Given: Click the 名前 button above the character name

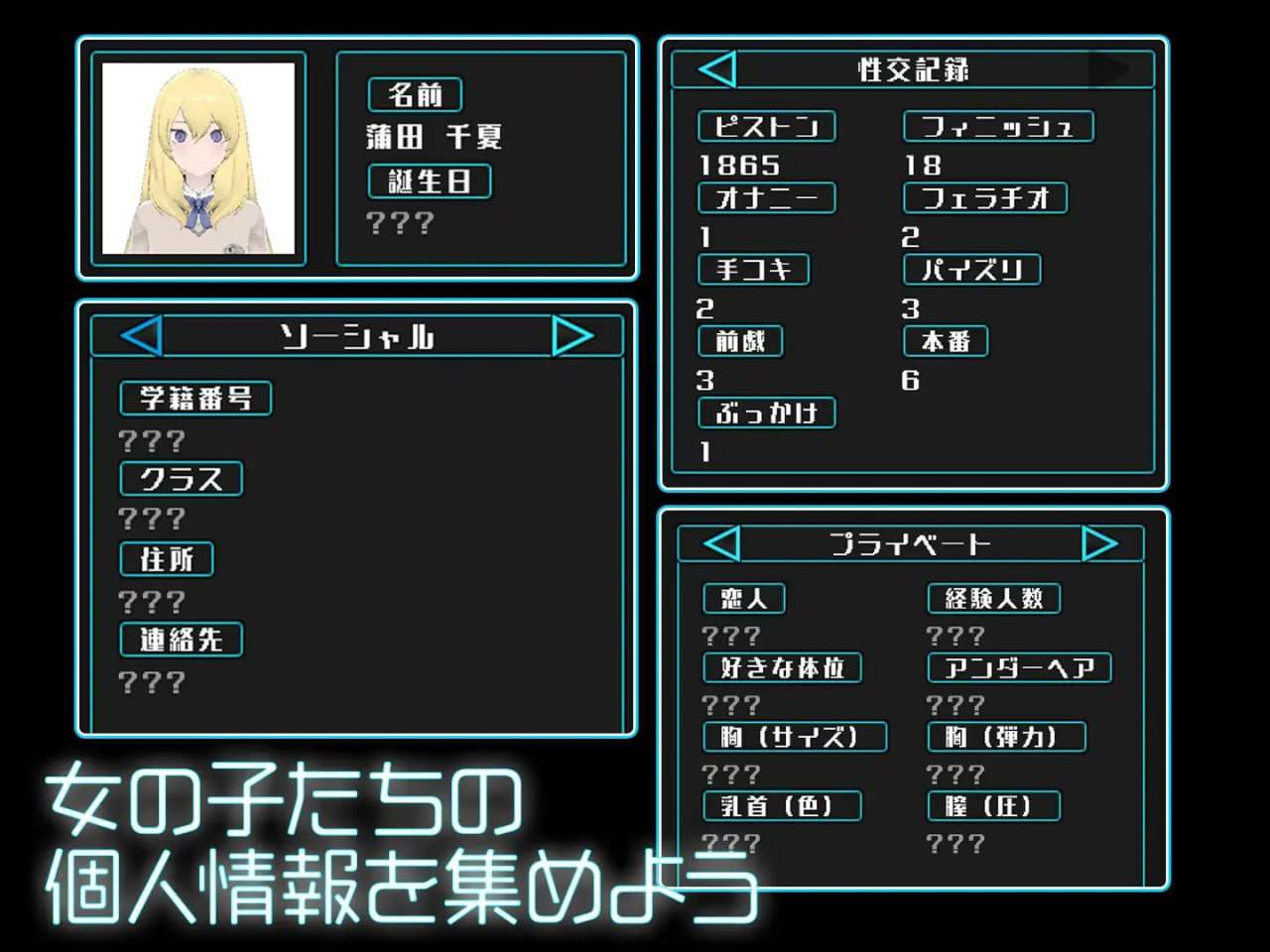Looking at the screenshot, I should click(x=414, y=95).
